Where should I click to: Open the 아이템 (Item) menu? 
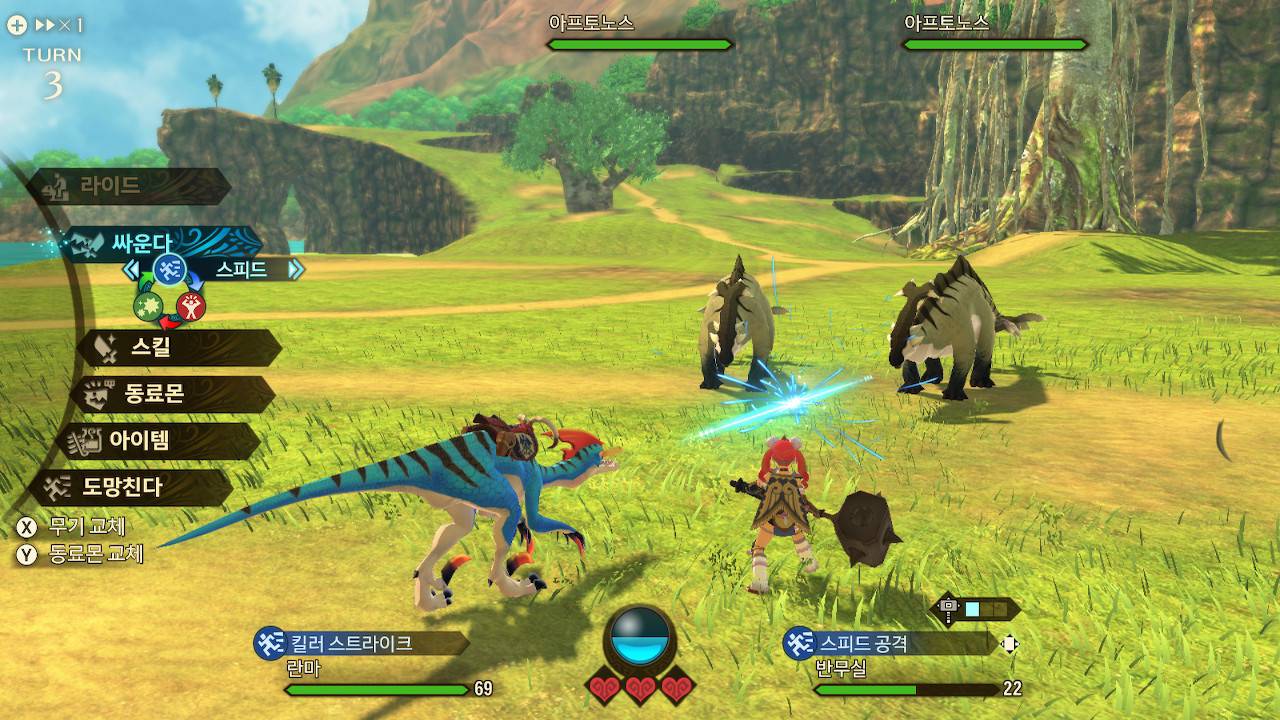[160, 441]
